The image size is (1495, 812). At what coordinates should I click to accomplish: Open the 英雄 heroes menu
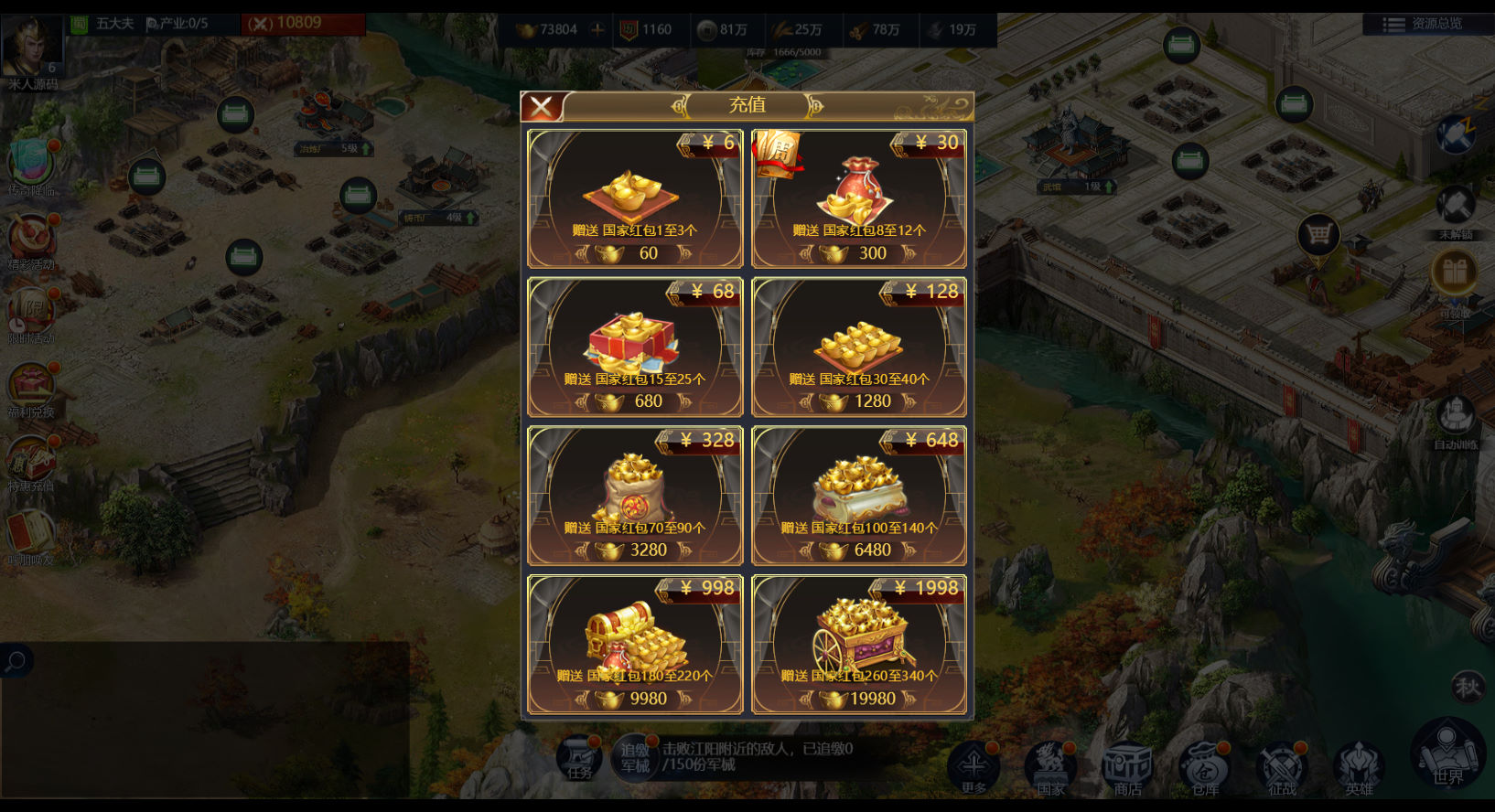[1359, 766]
